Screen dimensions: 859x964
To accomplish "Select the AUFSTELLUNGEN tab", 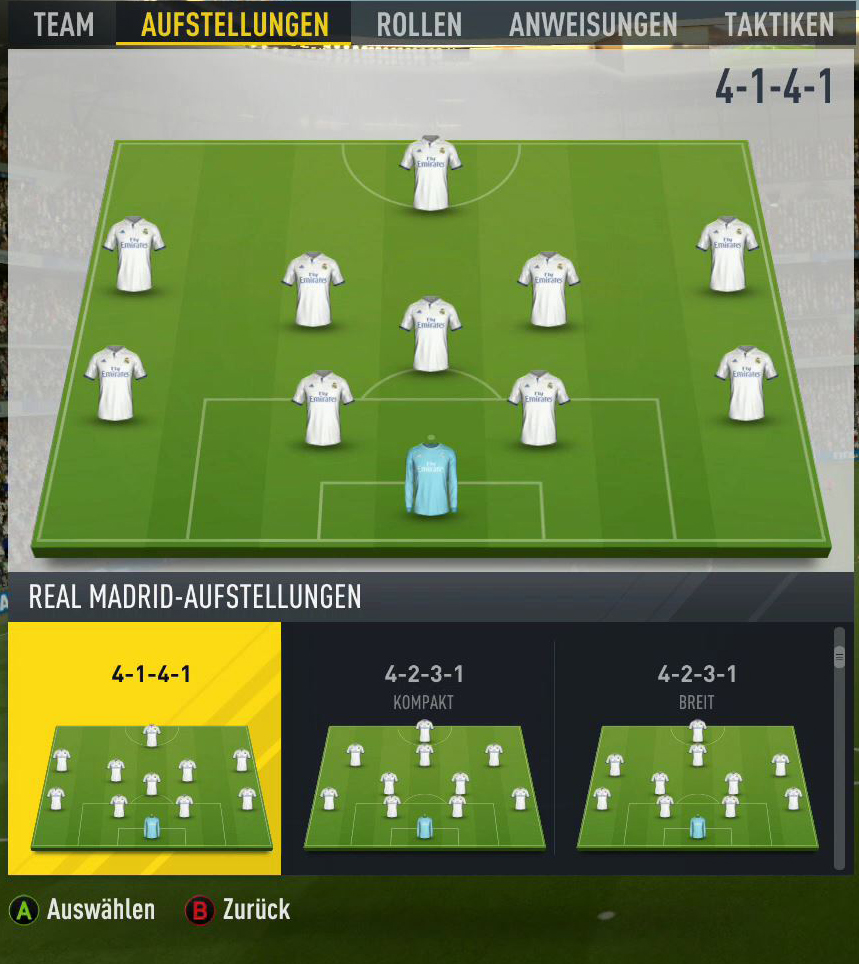I will tap(234, 24).
